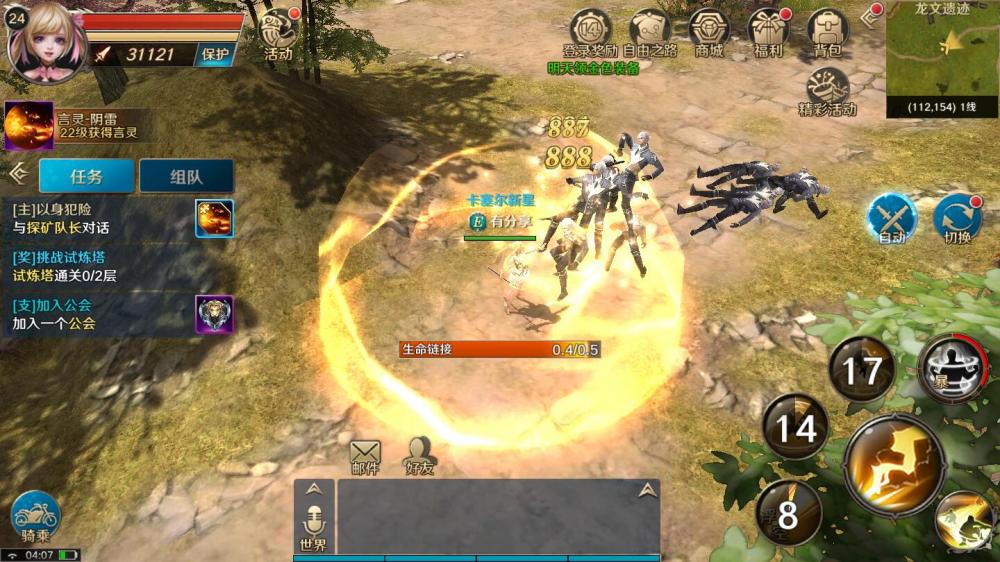Track the main quest 以身犯险
Image resolution: width=1000 pixels, height=562 pixels.
(x=100, y=218)
